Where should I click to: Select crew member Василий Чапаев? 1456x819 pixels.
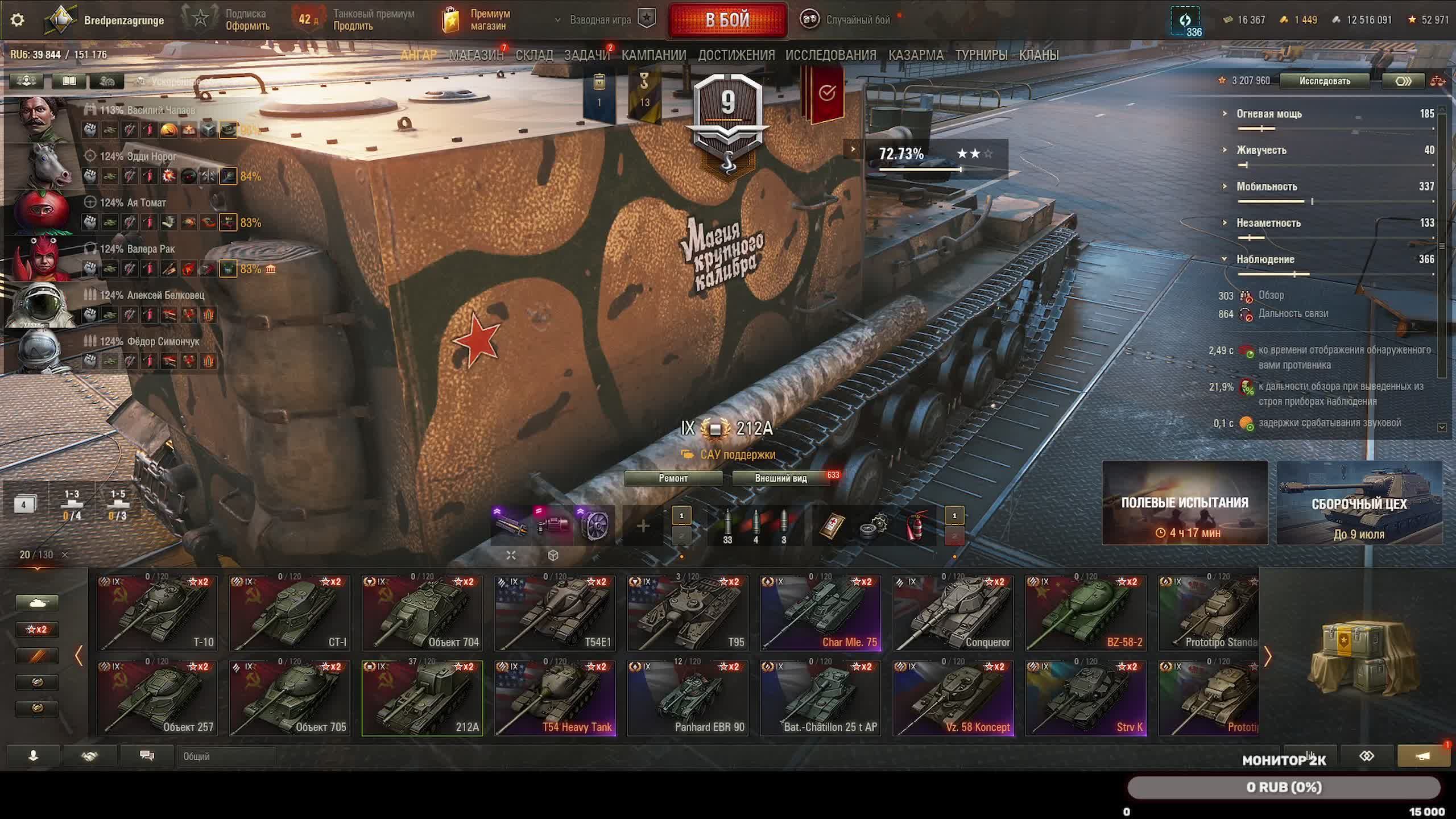[x=161, y=110]
